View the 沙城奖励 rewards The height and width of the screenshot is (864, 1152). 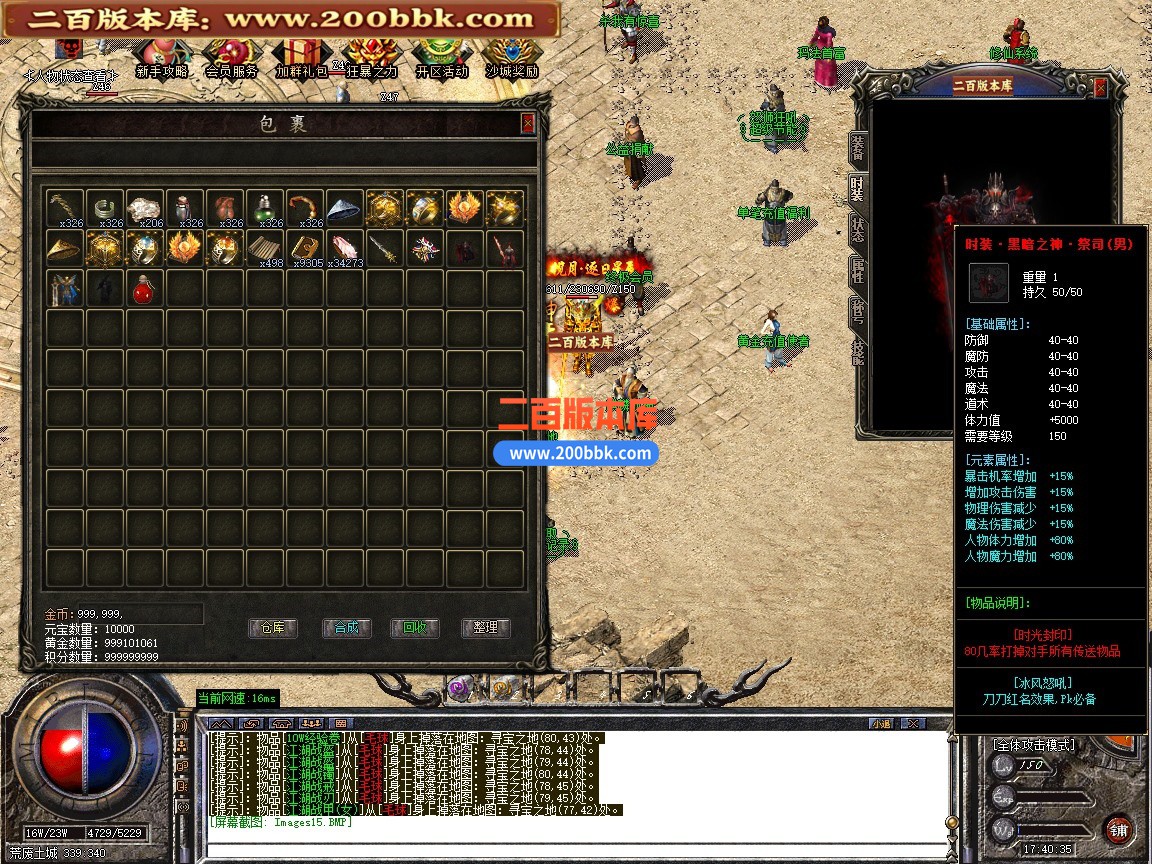coord(511,58)
